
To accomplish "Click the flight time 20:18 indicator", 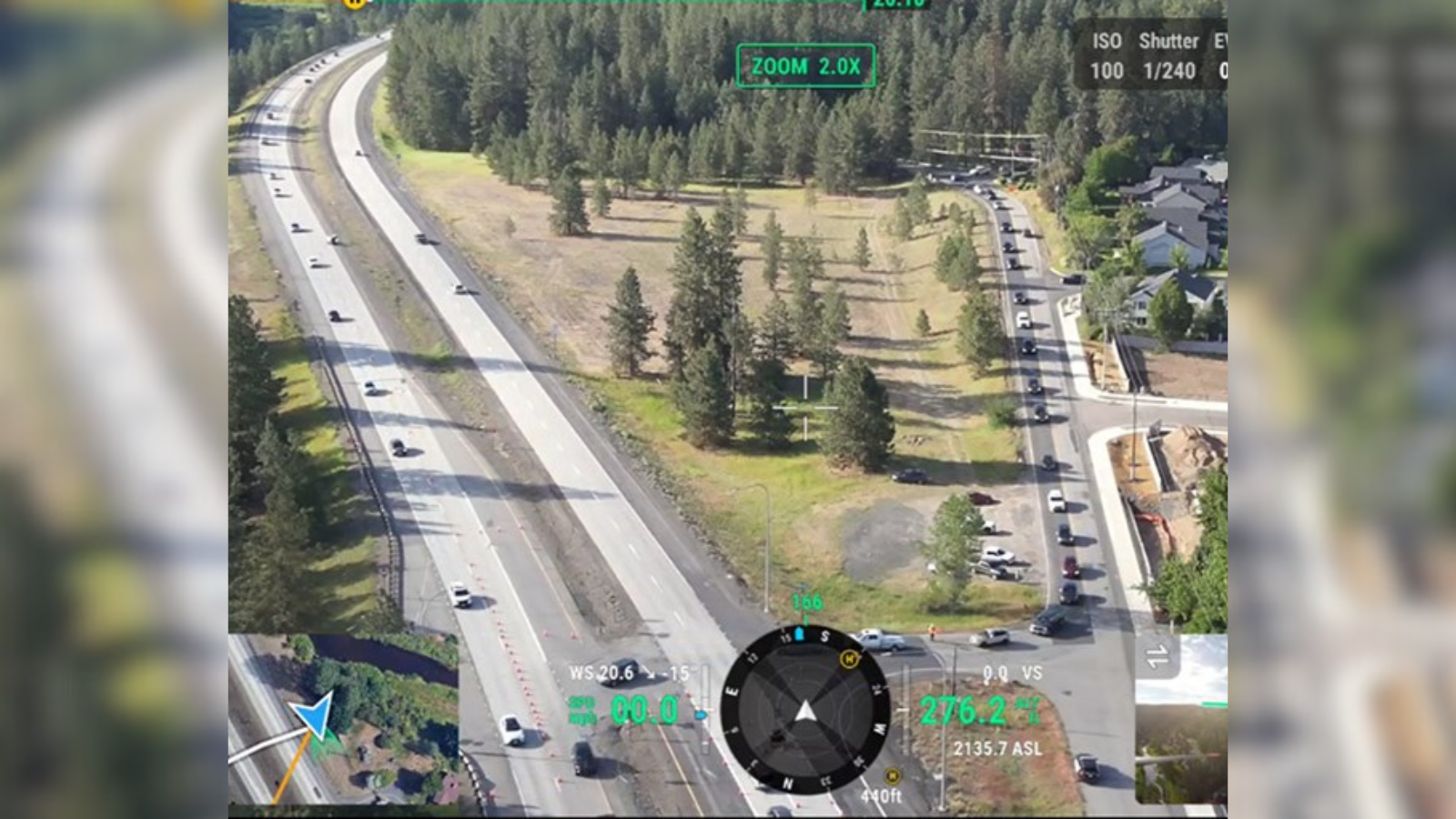I will point(895,4).
